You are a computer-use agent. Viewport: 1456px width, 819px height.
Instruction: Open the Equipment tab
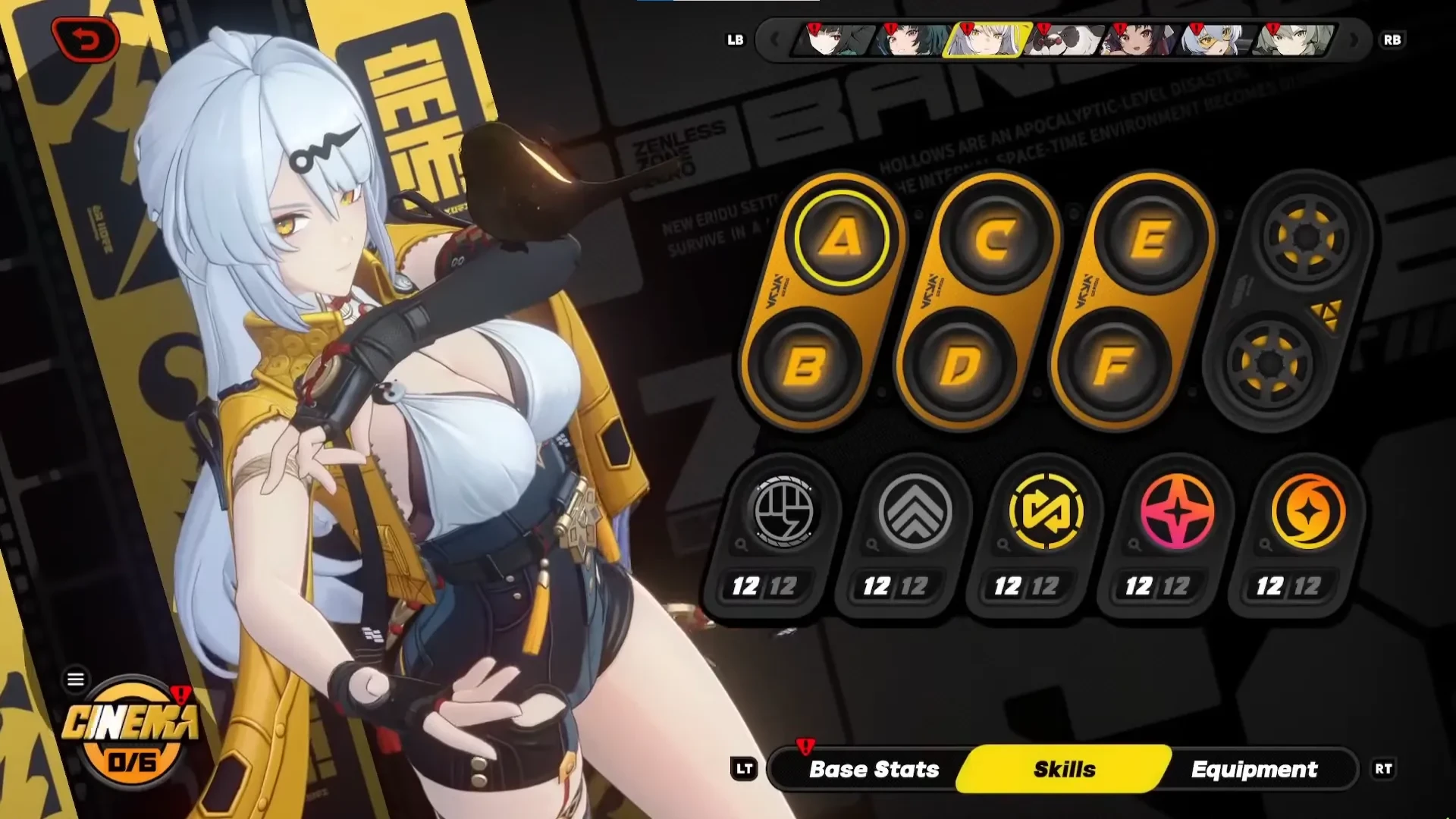[x=1254, y=769]
